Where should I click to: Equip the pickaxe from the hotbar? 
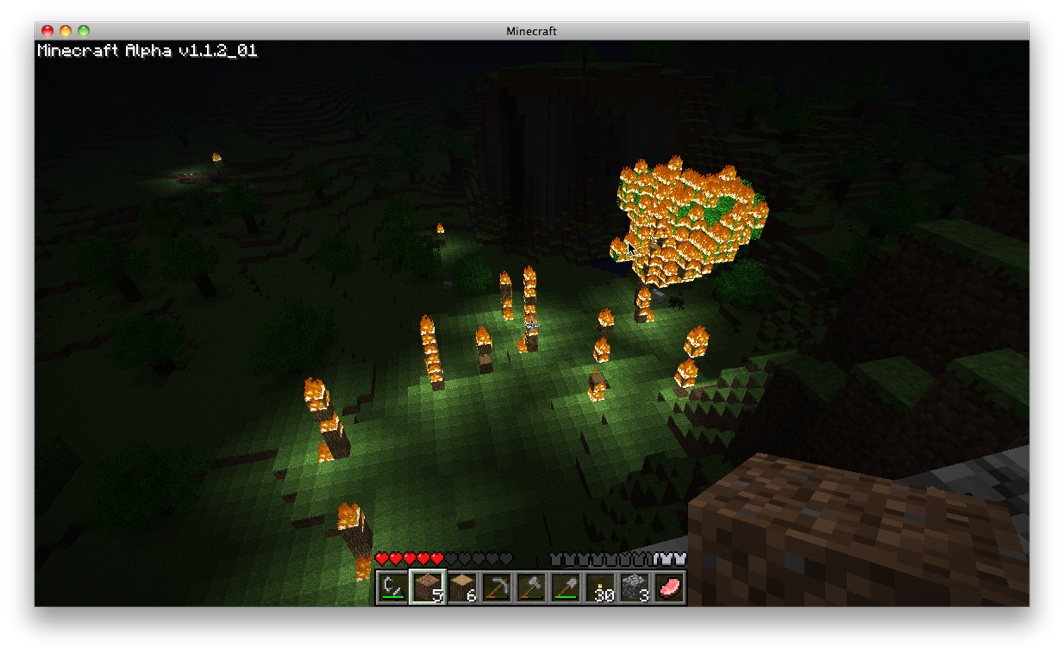(497, 588)
